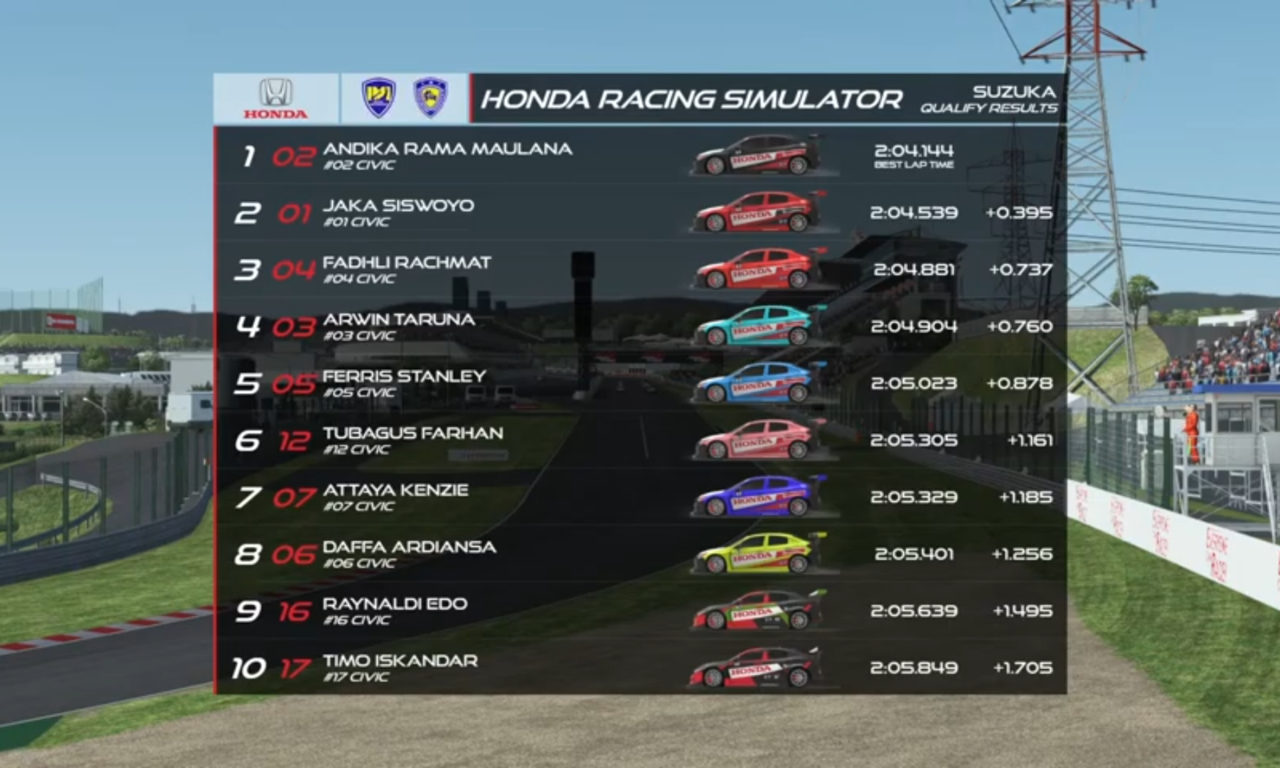Image resolution: width=1280 pixels, height=768 pixels.
Task: Choose the Fadhli Rachmat row
Action: pos(640,270)
